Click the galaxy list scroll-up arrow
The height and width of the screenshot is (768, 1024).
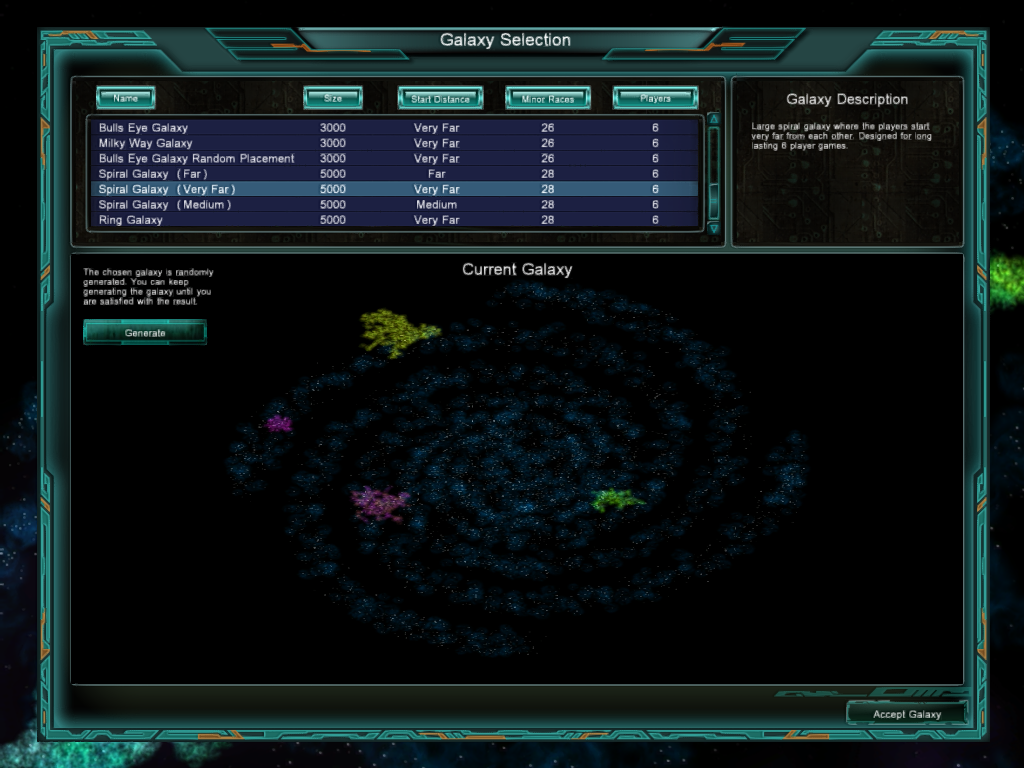[x=714, y=119]
